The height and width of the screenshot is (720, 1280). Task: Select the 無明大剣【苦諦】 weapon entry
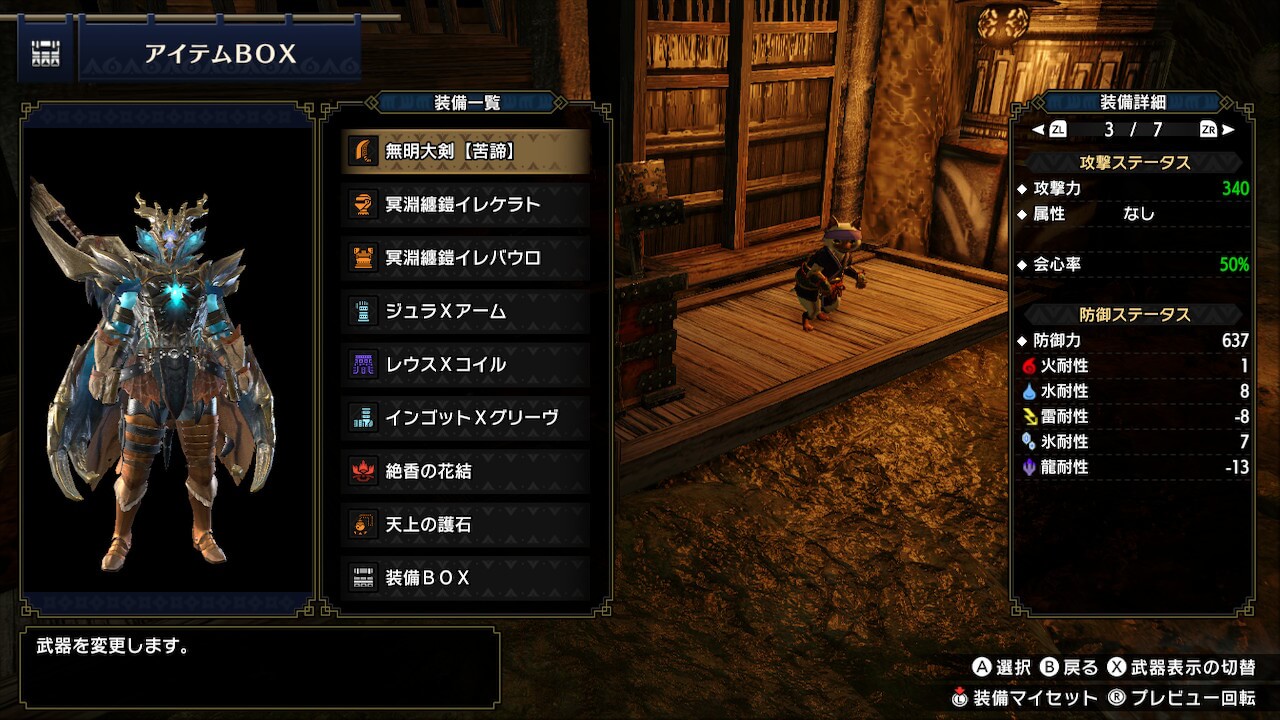click(465, 151)
